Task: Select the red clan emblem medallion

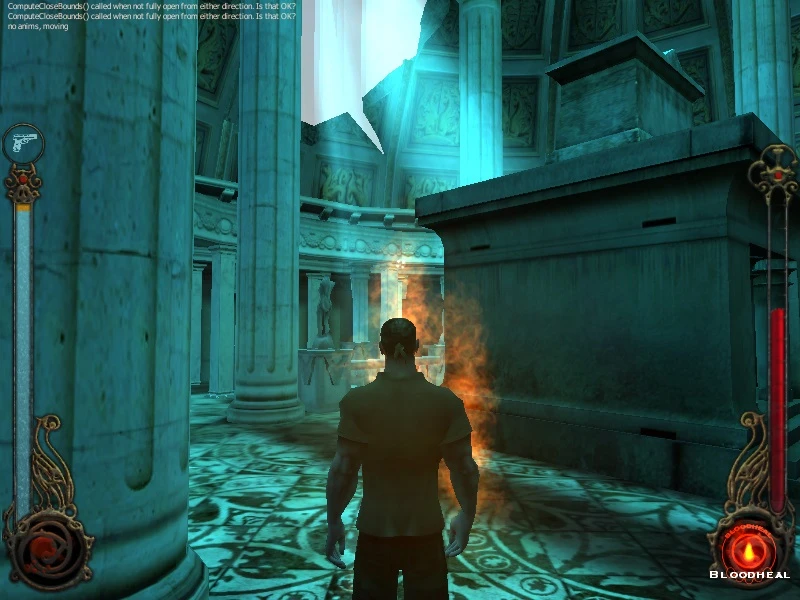Action: click(43, 547)
